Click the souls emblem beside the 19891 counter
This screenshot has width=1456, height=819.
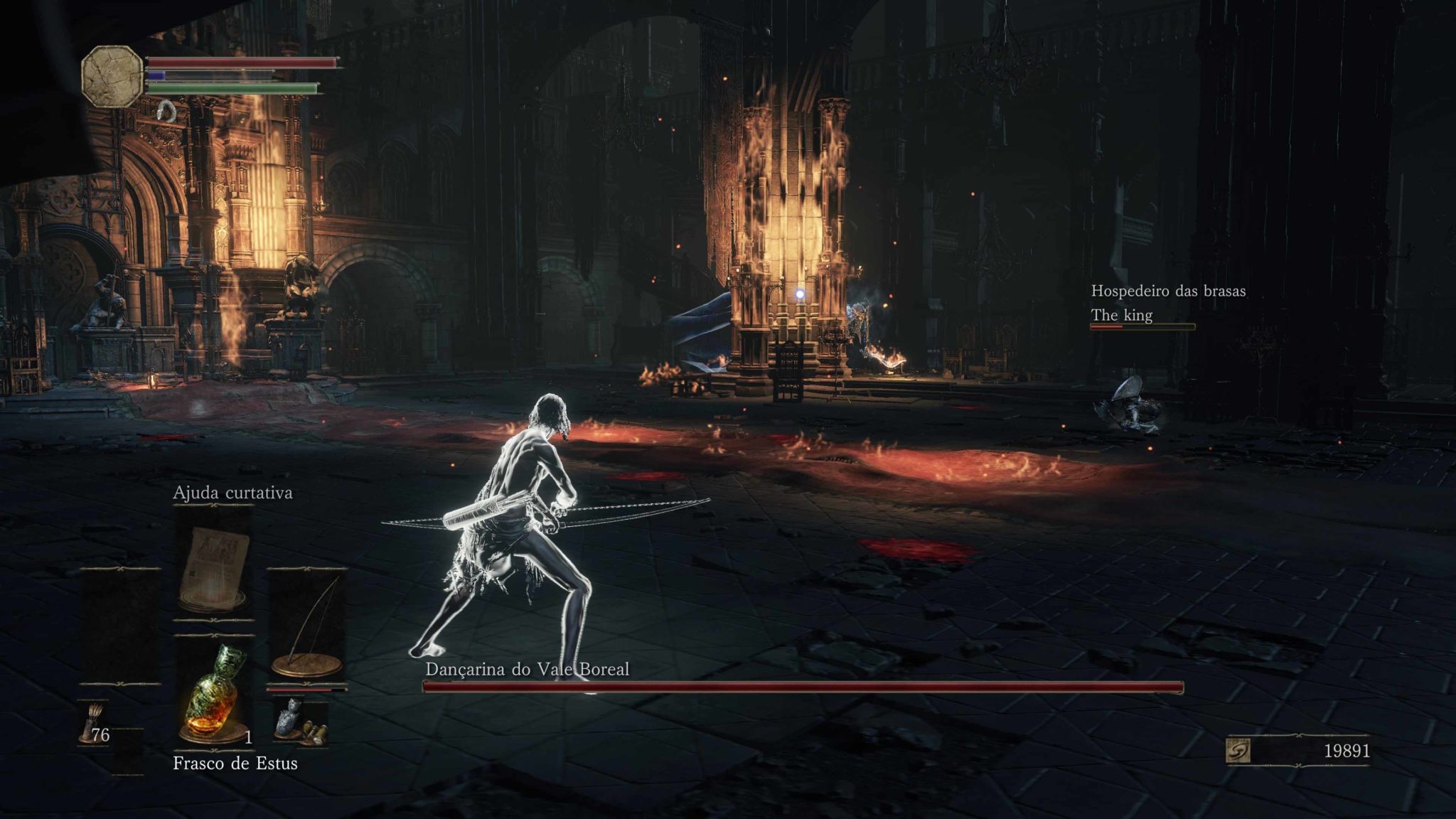pos(1238,751)
